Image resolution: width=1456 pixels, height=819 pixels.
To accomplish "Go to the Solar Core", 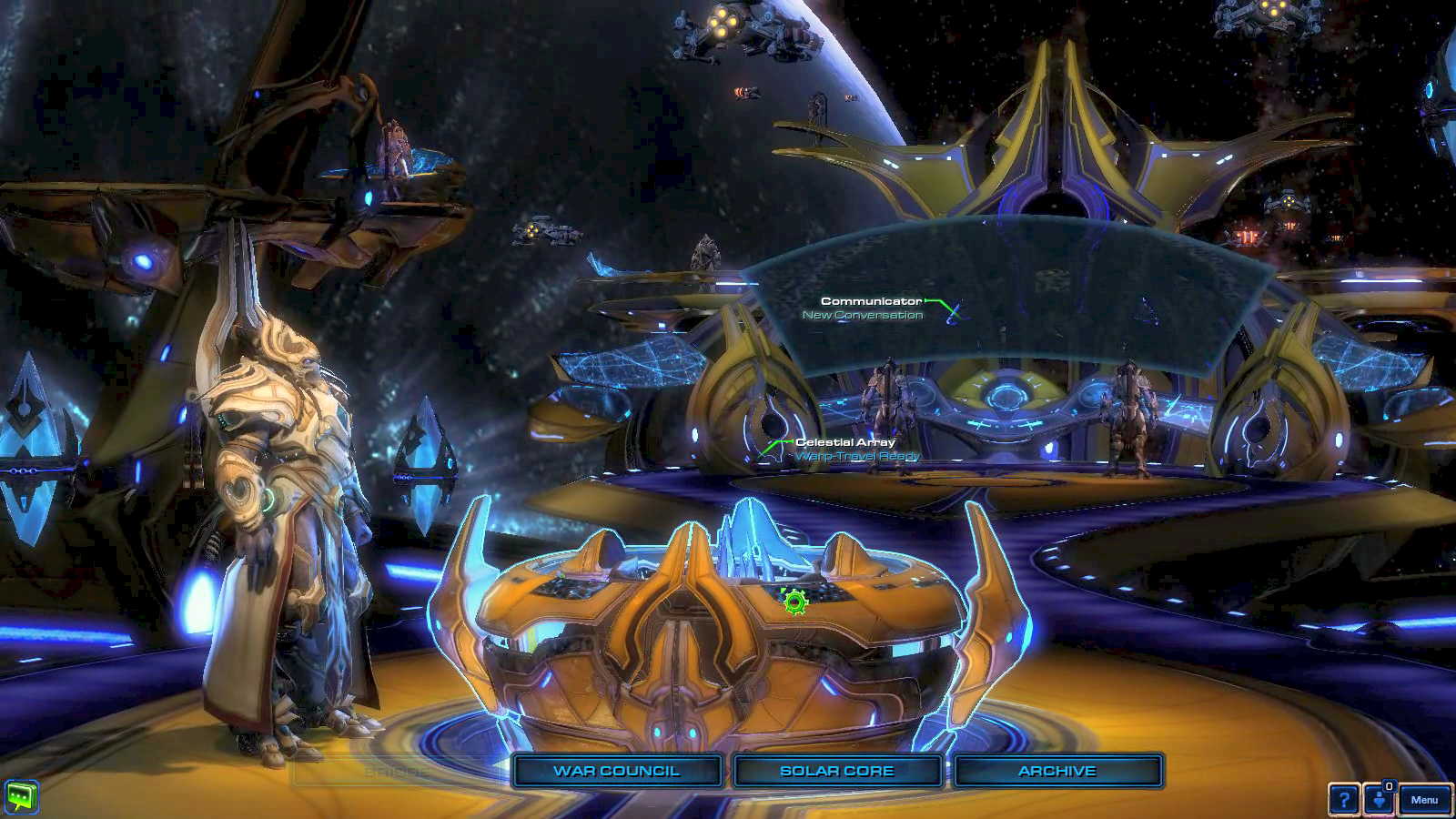I will [x=837, y=771].
